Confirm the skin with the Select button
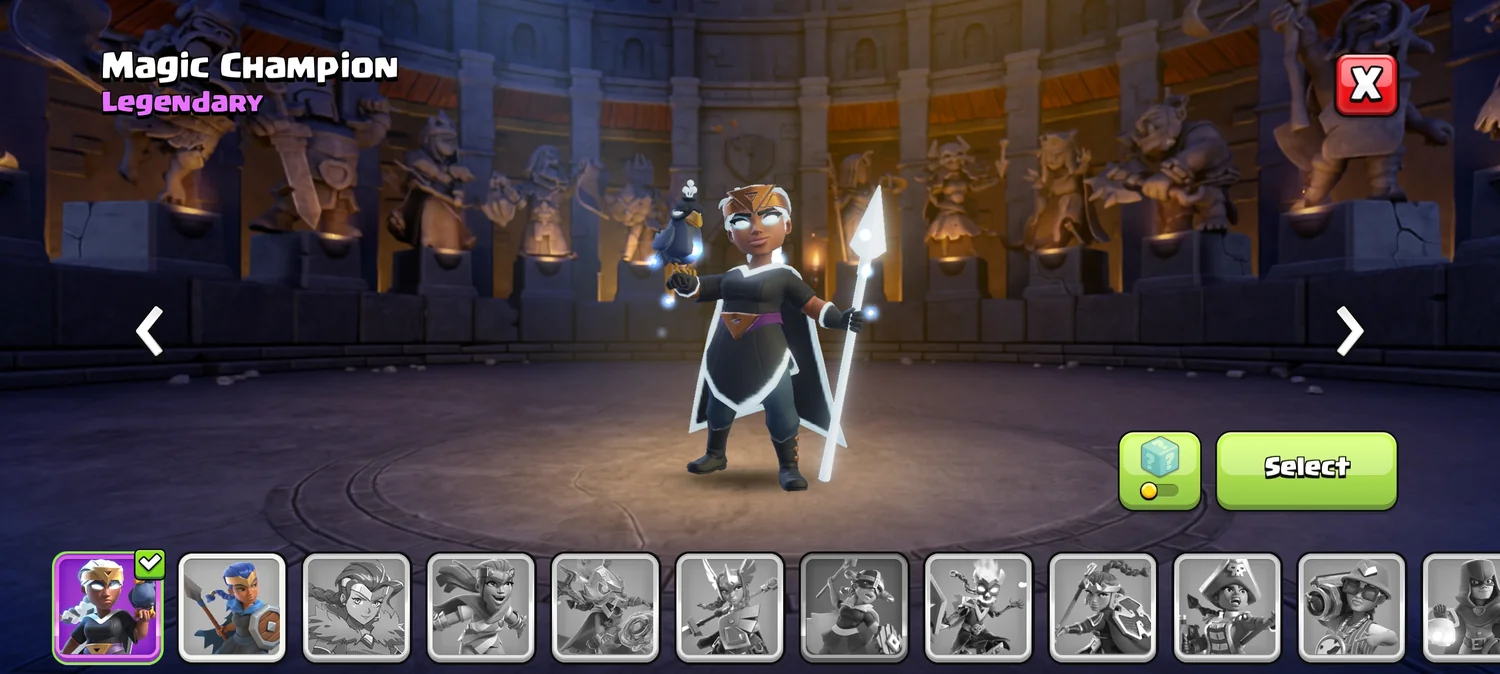Image resolution: width=1500 pixels, height=674 pixels. [1306, 469]
